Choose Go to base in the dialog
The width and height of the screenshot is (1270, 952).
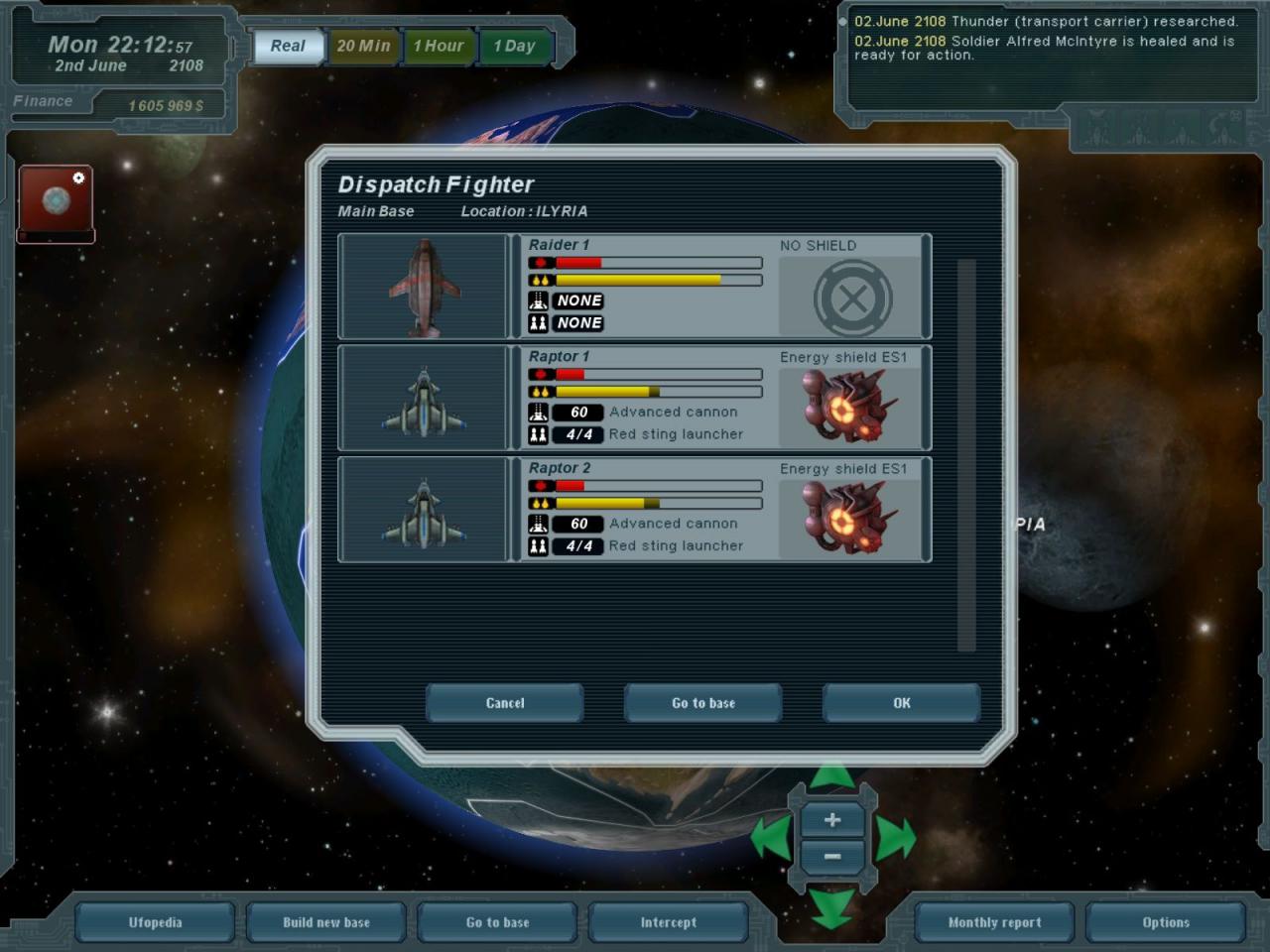[702, 703]
